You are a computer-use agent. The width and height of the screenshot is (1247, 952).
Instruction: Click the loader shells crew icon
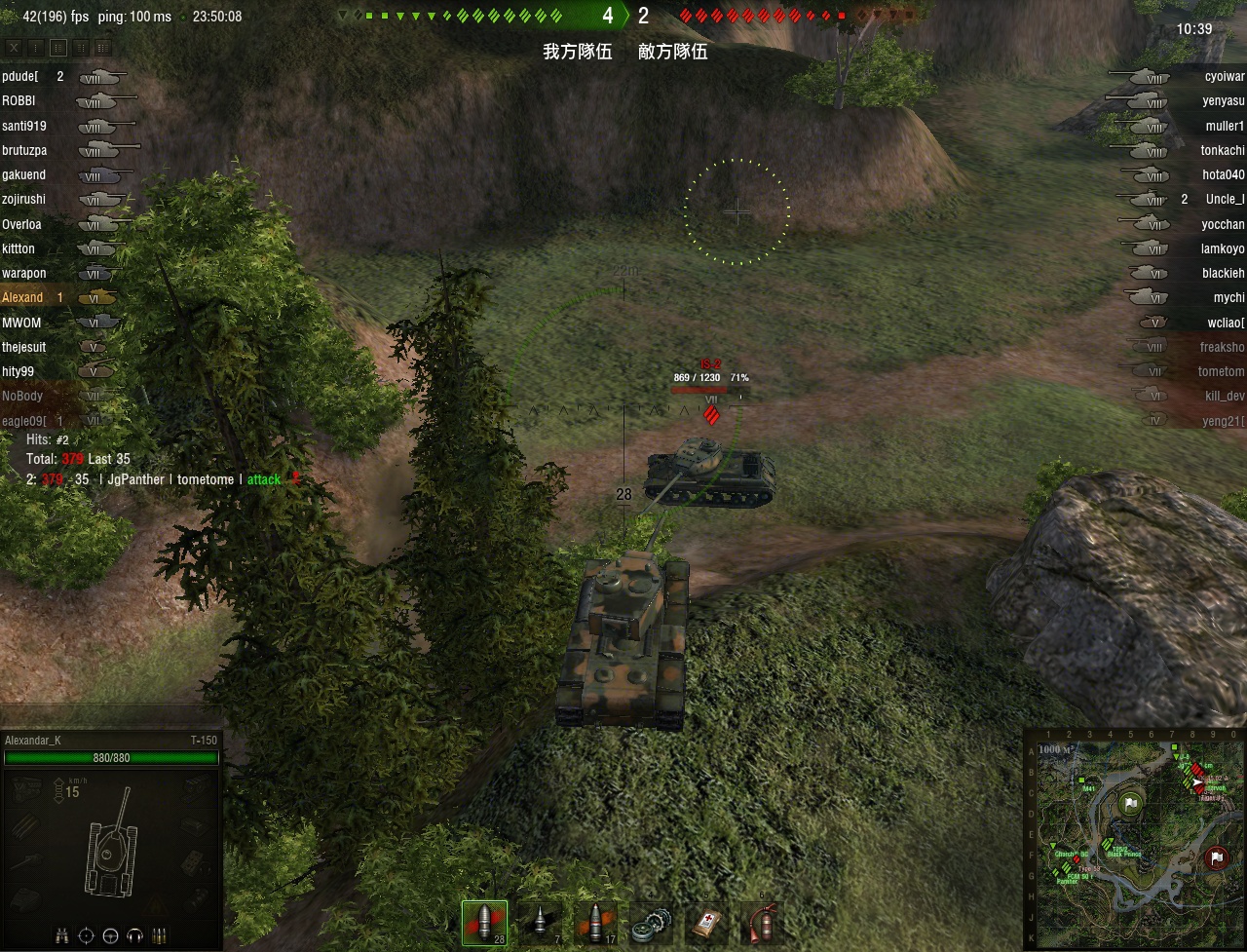click(159, 935)
